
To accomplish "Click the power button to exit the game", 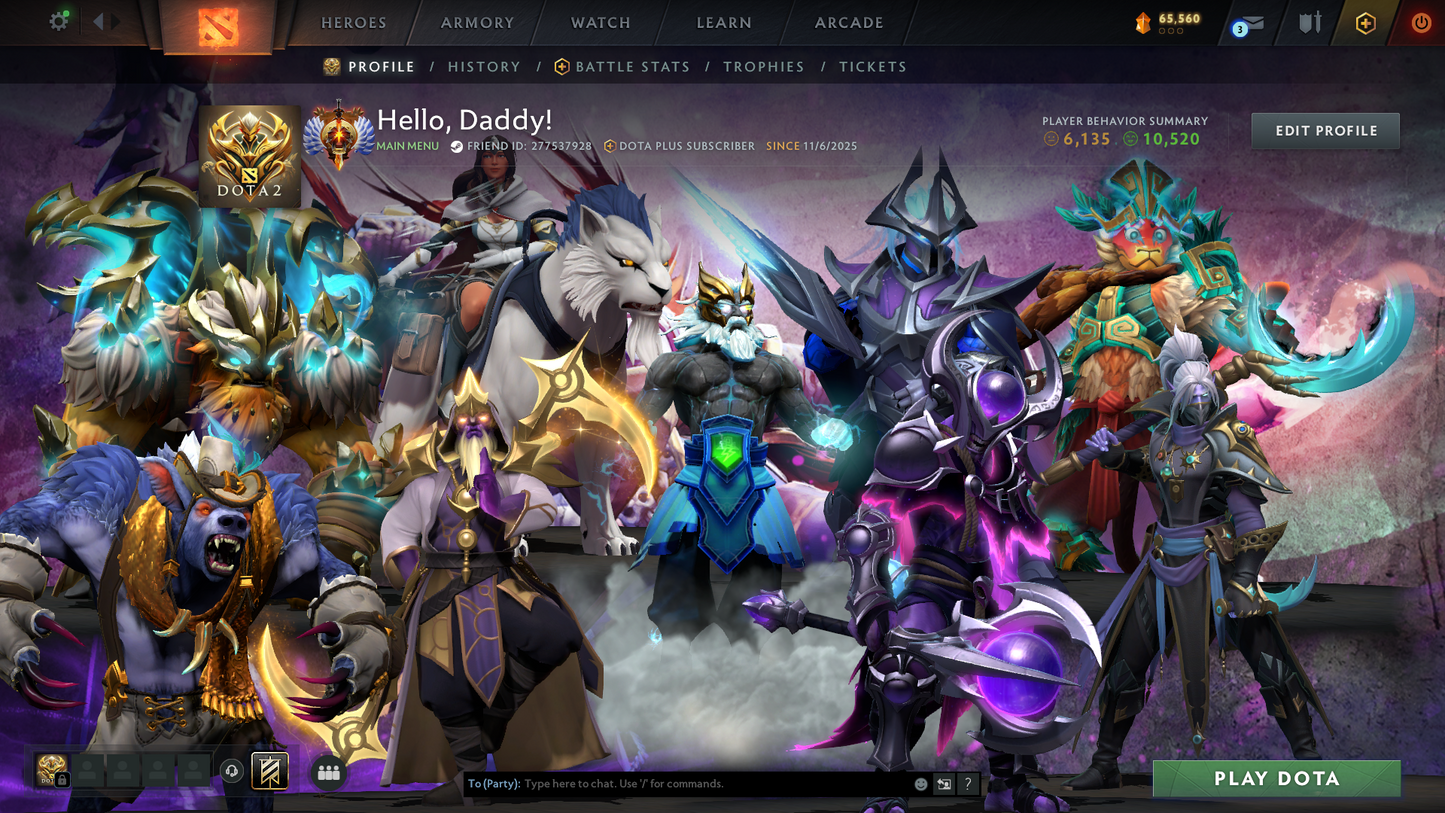I will coord(1423,22).
